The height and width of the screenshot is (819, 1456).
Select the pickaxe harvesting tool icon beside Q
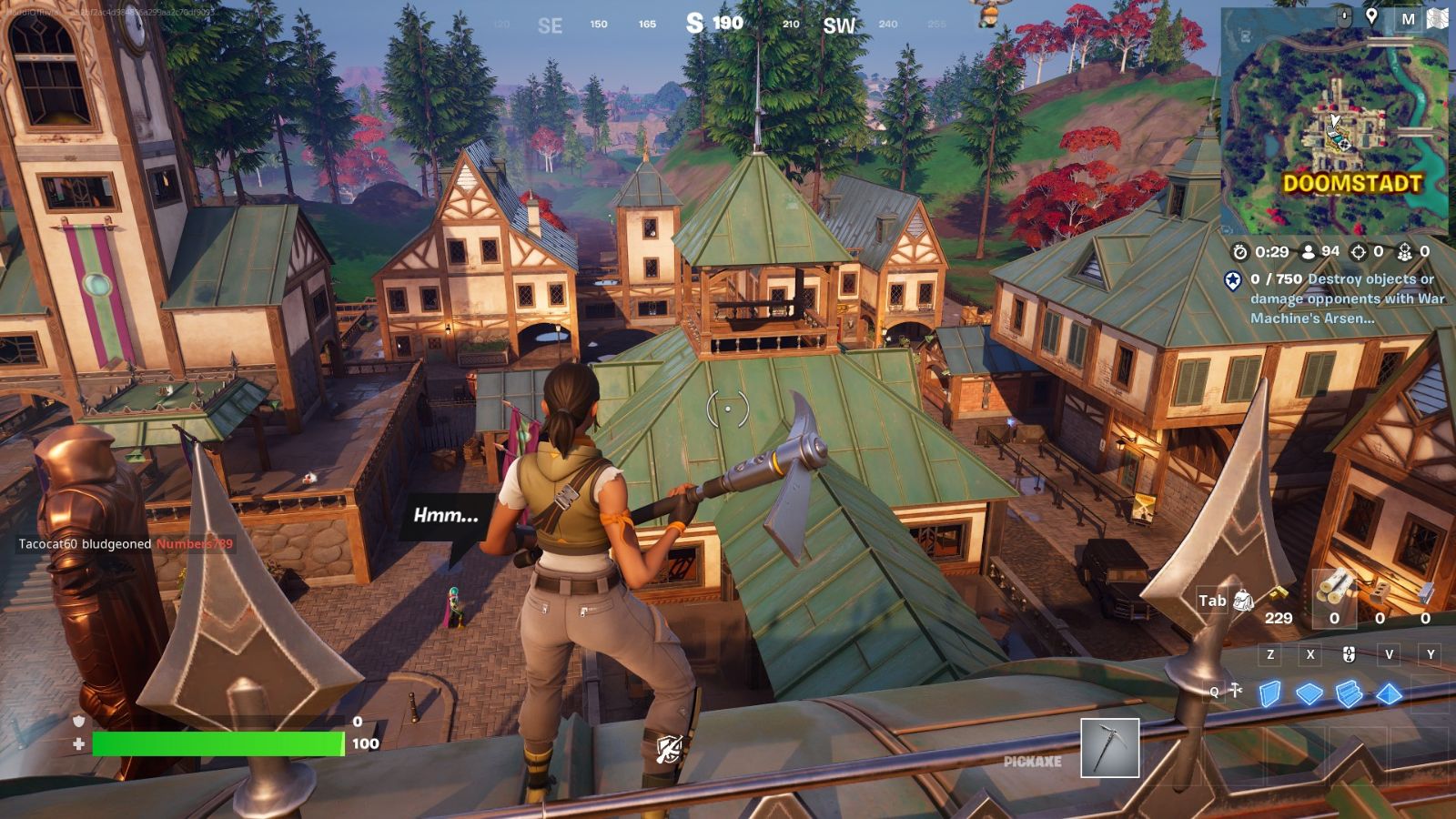point(1236,691)
